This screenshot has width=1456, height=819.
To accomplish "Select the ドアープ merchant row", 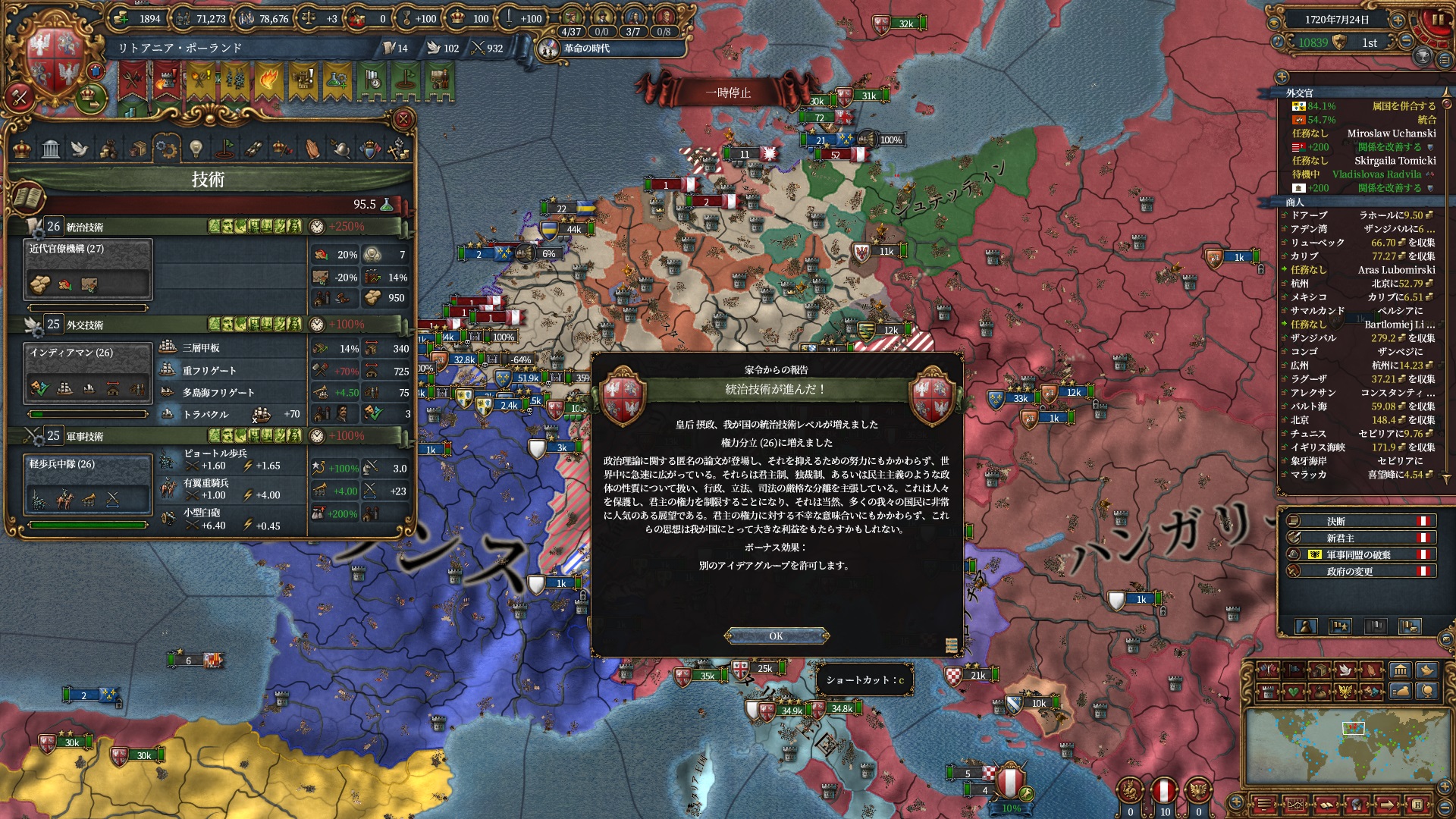I will tap(1357, 215).
